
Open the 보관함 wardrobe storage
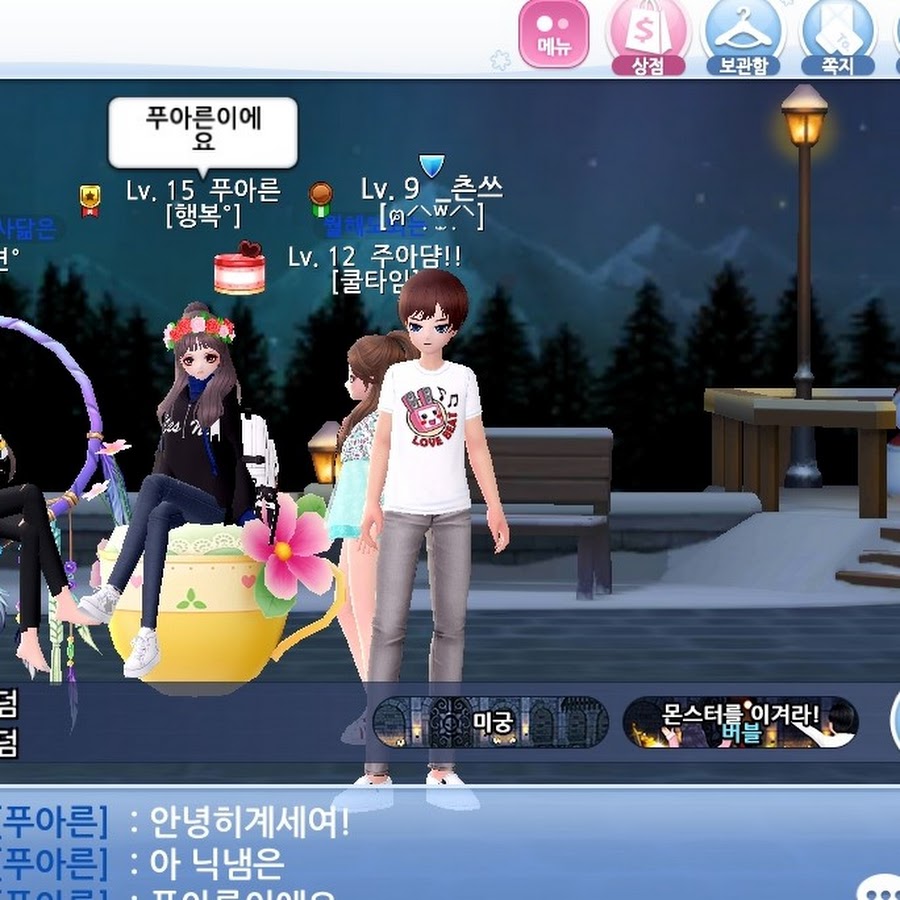pos(742,36)
